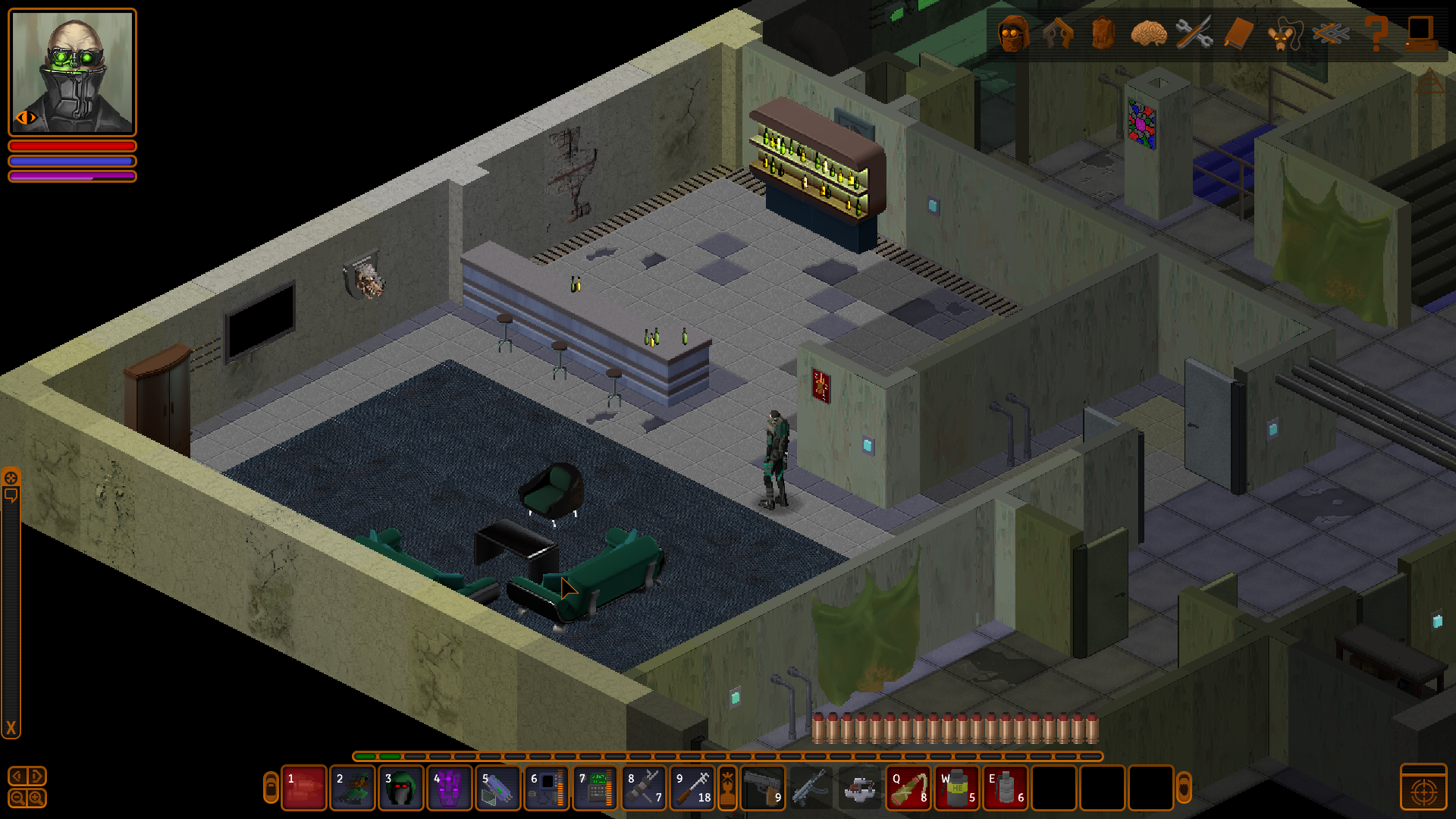The image size is (1456, 819).
Task: Open the backpack inventory
Action: pos(1103,34)
